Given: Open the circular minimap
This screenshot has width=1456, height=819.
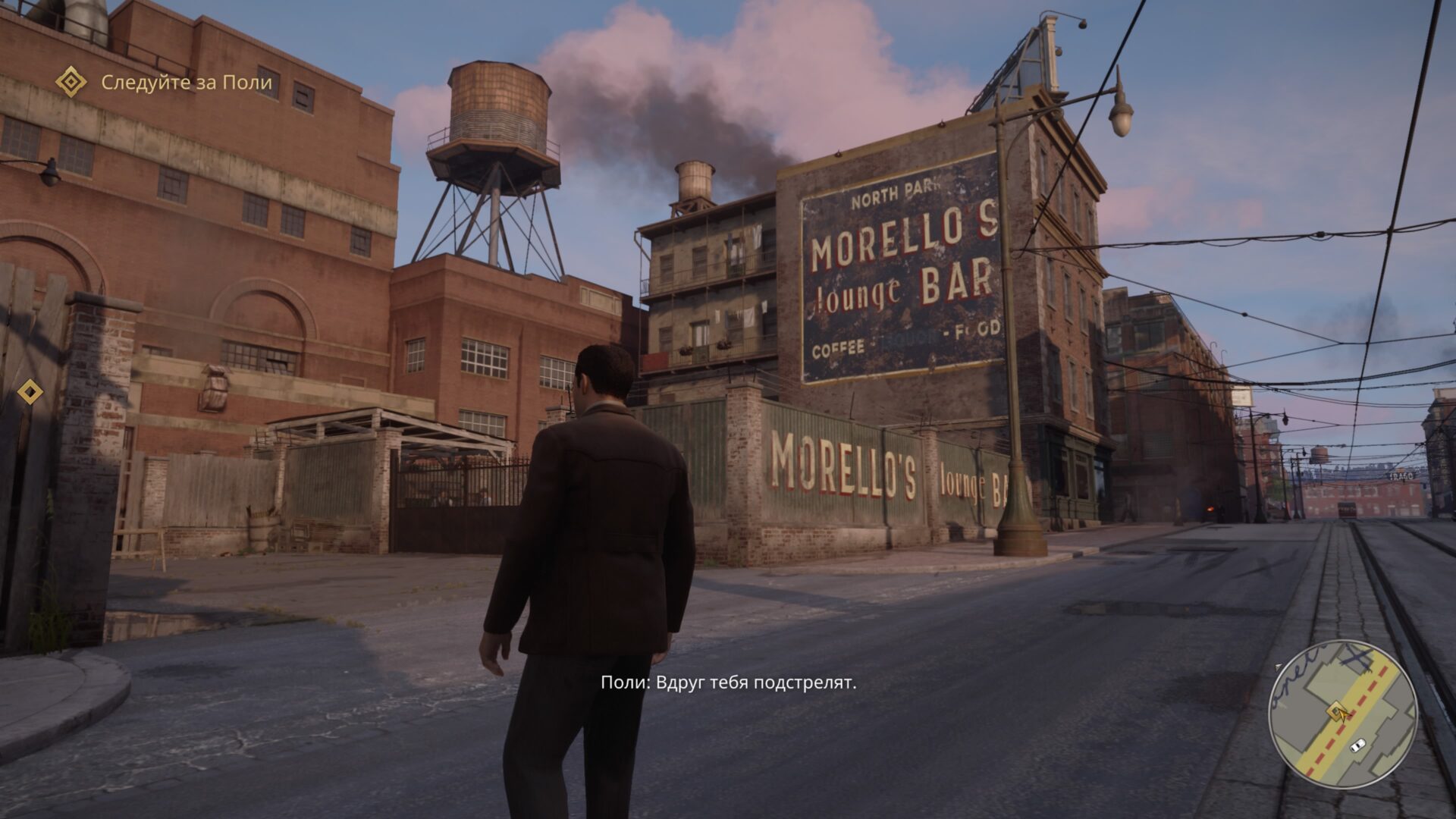Looking at the screenshot, I should pos(1343,715).
